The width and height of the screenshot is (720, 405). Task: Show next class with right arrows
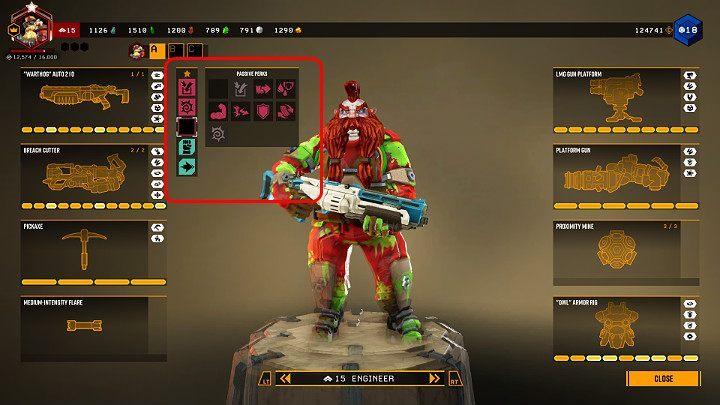434,379
